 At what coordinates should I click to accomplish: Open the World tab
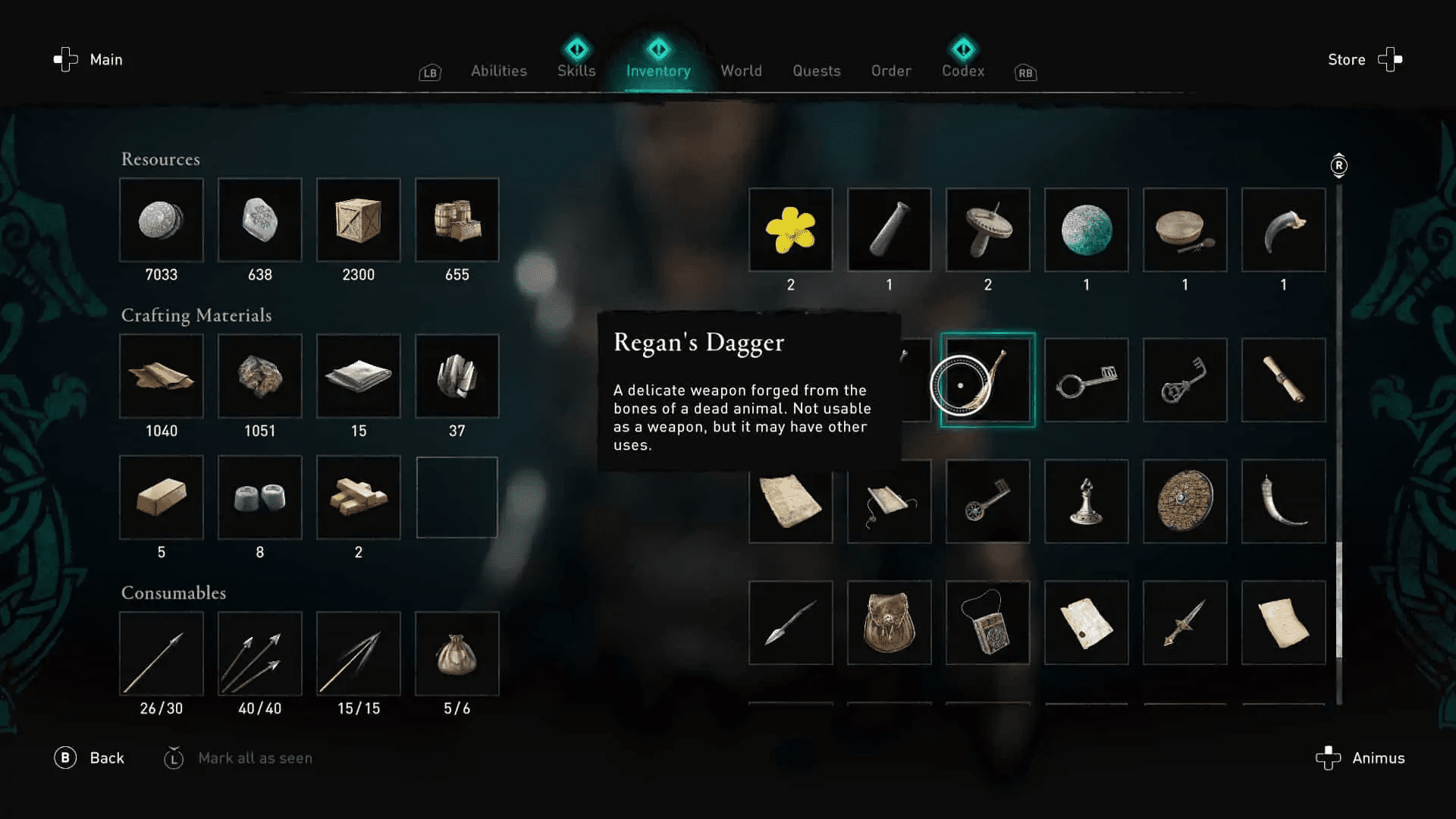coord(741,71)
